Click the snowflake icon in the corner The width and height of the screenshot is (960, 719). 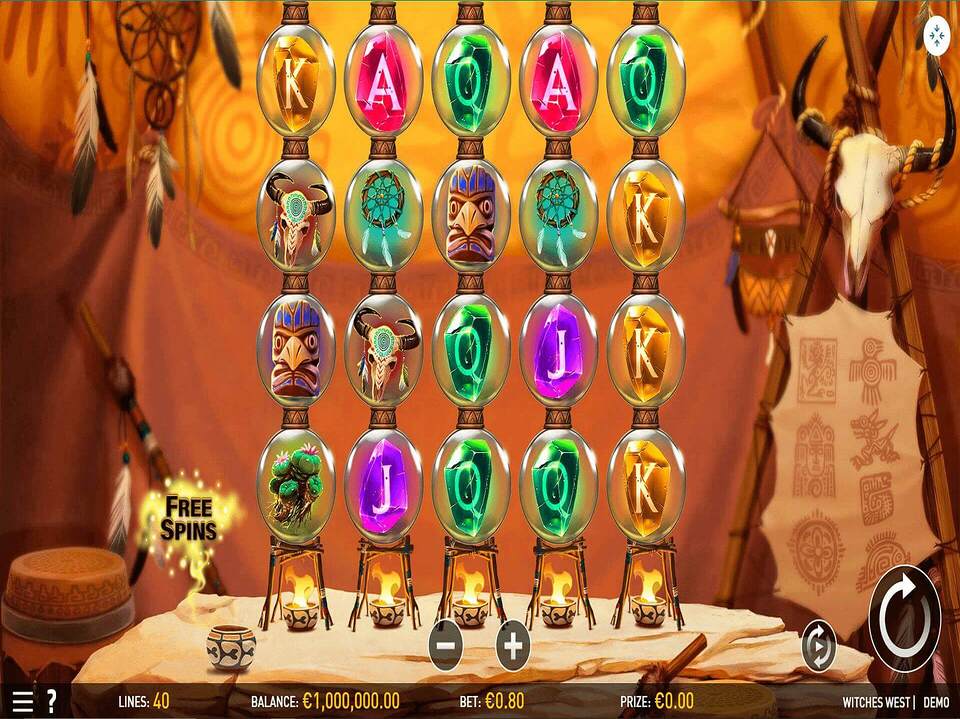click(936, 31)
